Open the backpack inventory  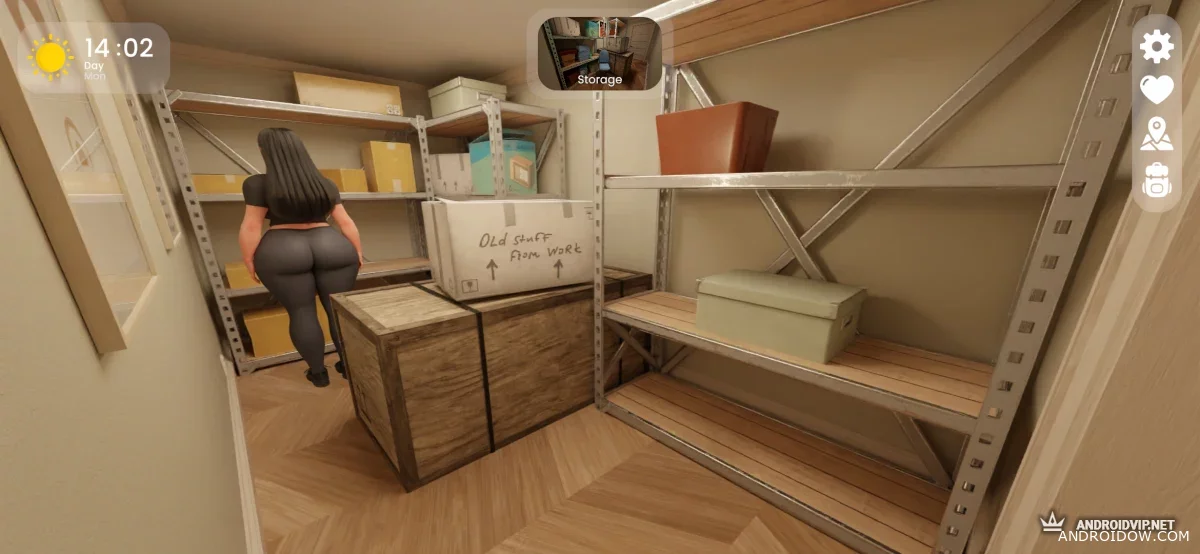(x=1156, y=180)
